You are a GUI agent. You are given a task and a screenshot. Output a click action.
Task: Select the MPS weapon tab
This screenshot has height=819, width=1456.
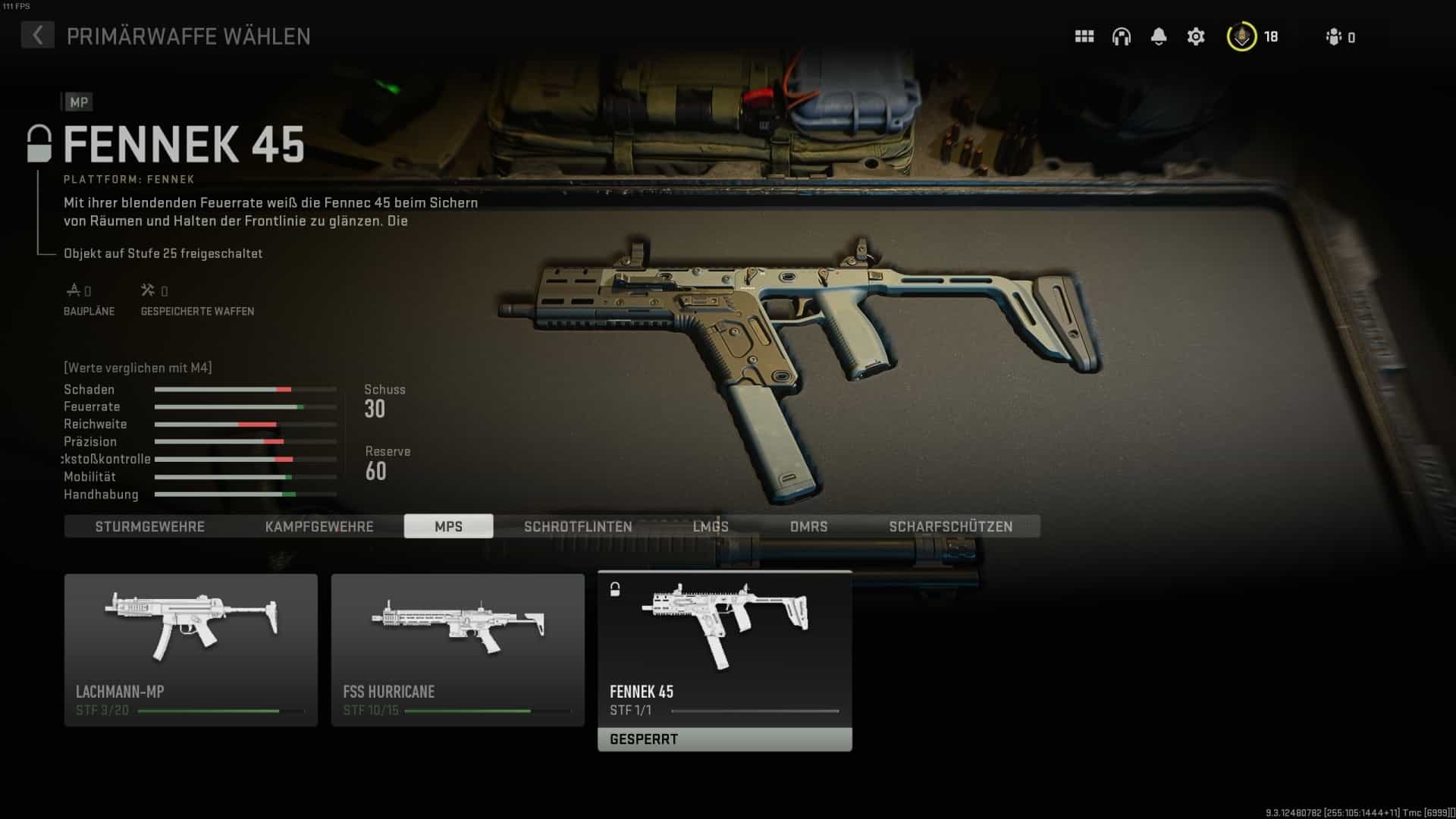tap(448, 526)
